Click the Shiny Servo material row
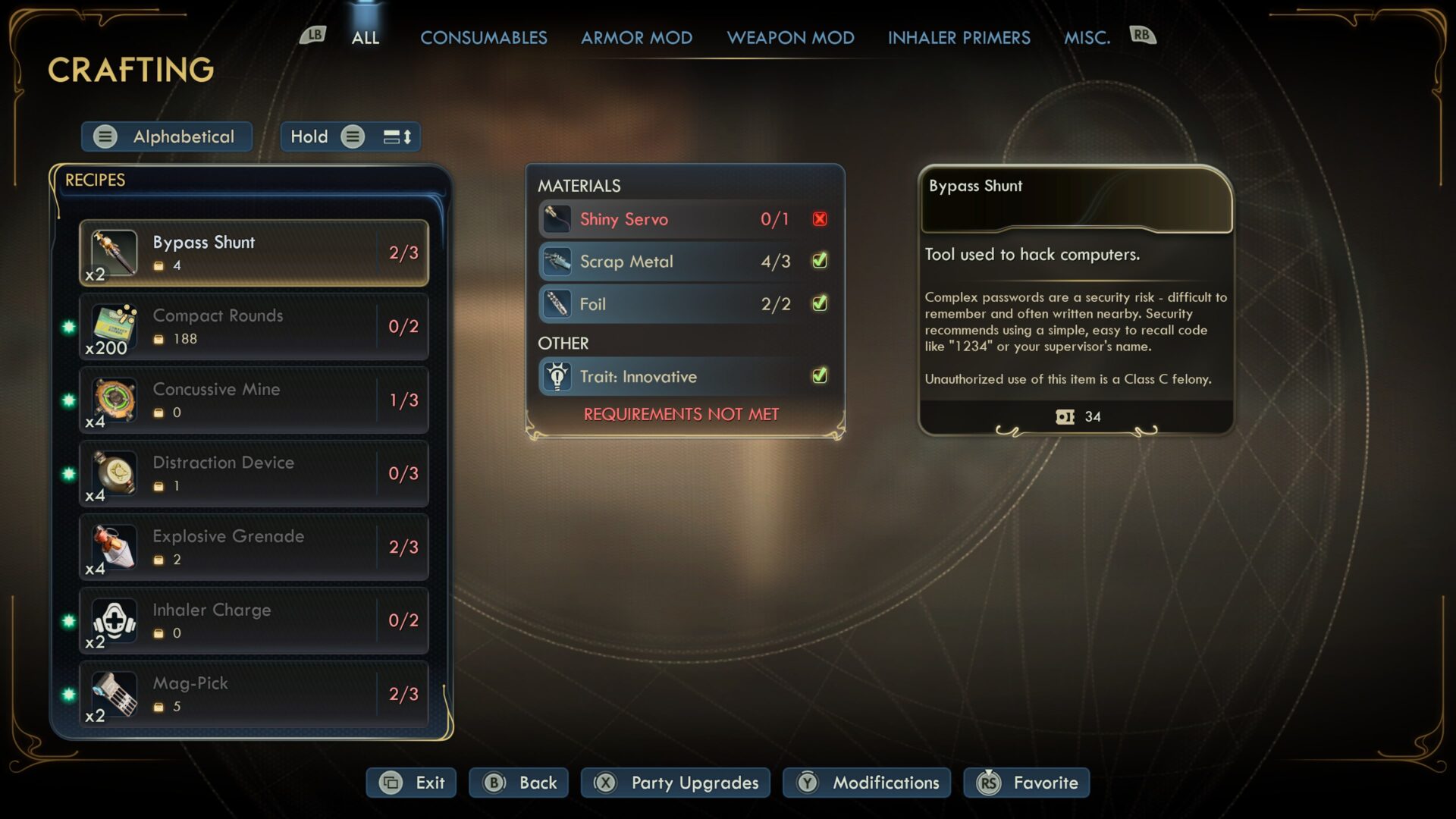Screen dimensions: 1456x819 [684, 219]
